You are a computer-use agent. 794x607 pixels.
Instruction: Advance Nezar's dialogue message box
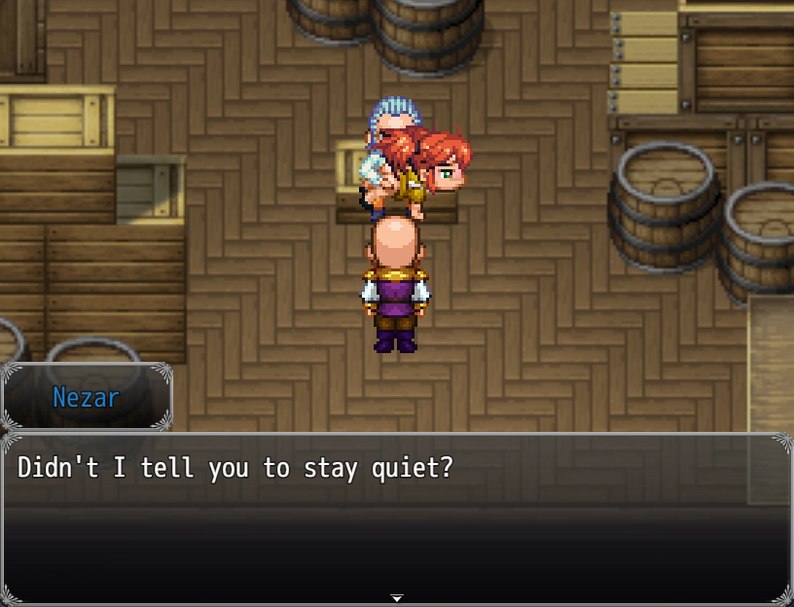(397, 516)
